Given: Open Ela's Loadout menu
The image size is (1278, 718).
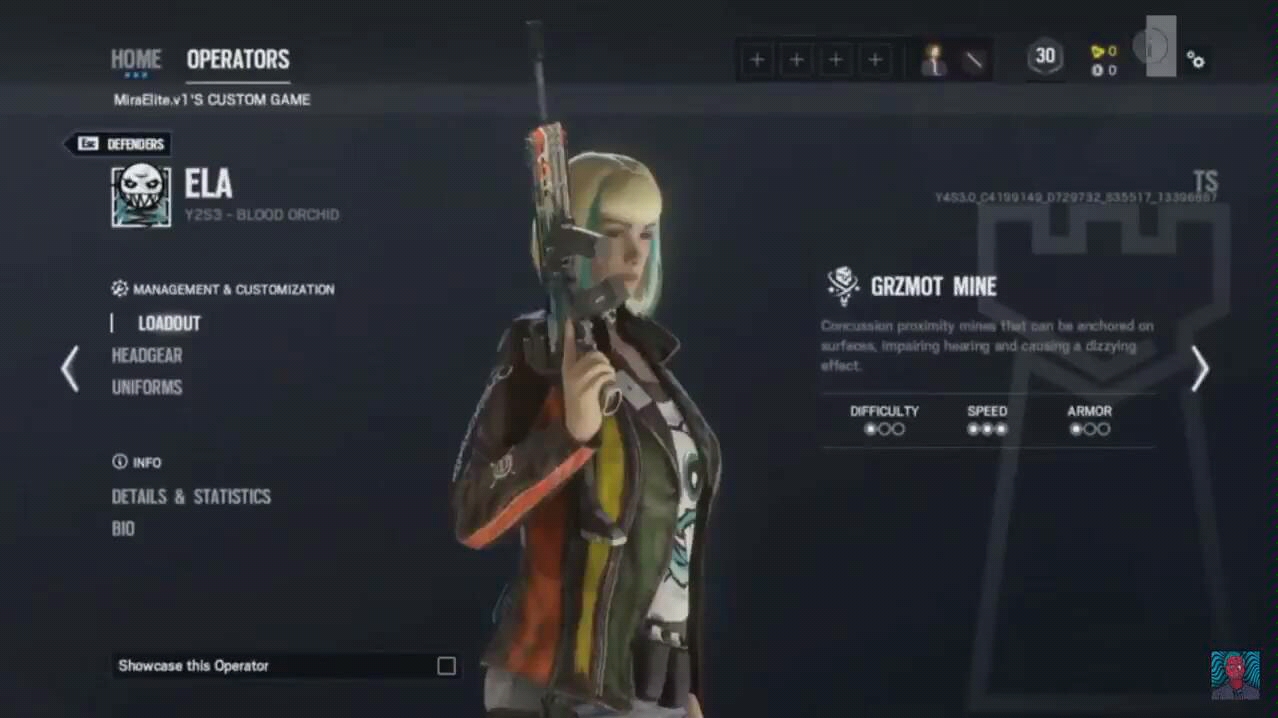Looking at the screenshot, I should (x=169, y=323).
